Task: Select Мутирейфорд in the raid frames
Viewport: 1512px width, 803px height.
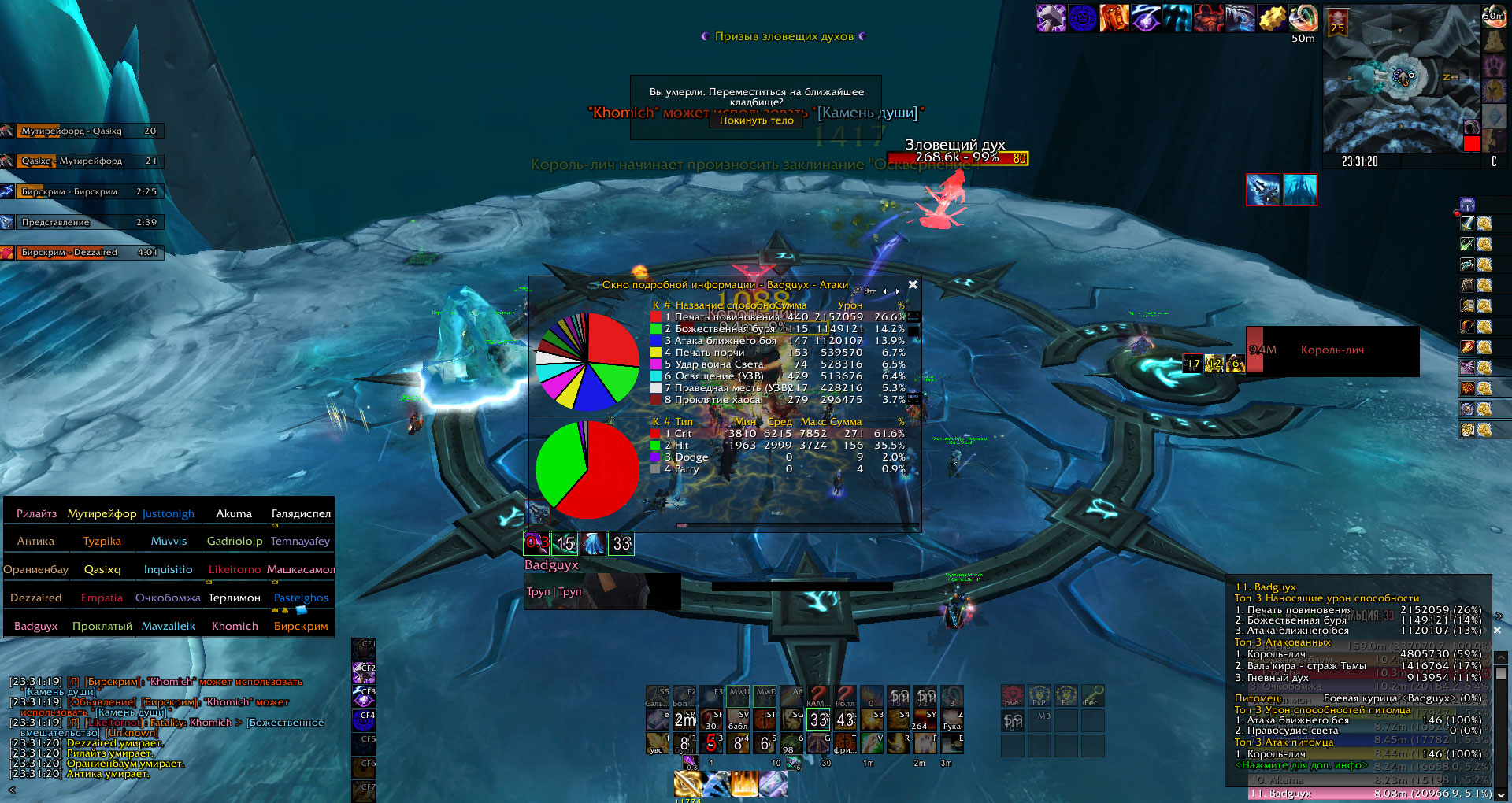Action: click(x=102, y=513)
